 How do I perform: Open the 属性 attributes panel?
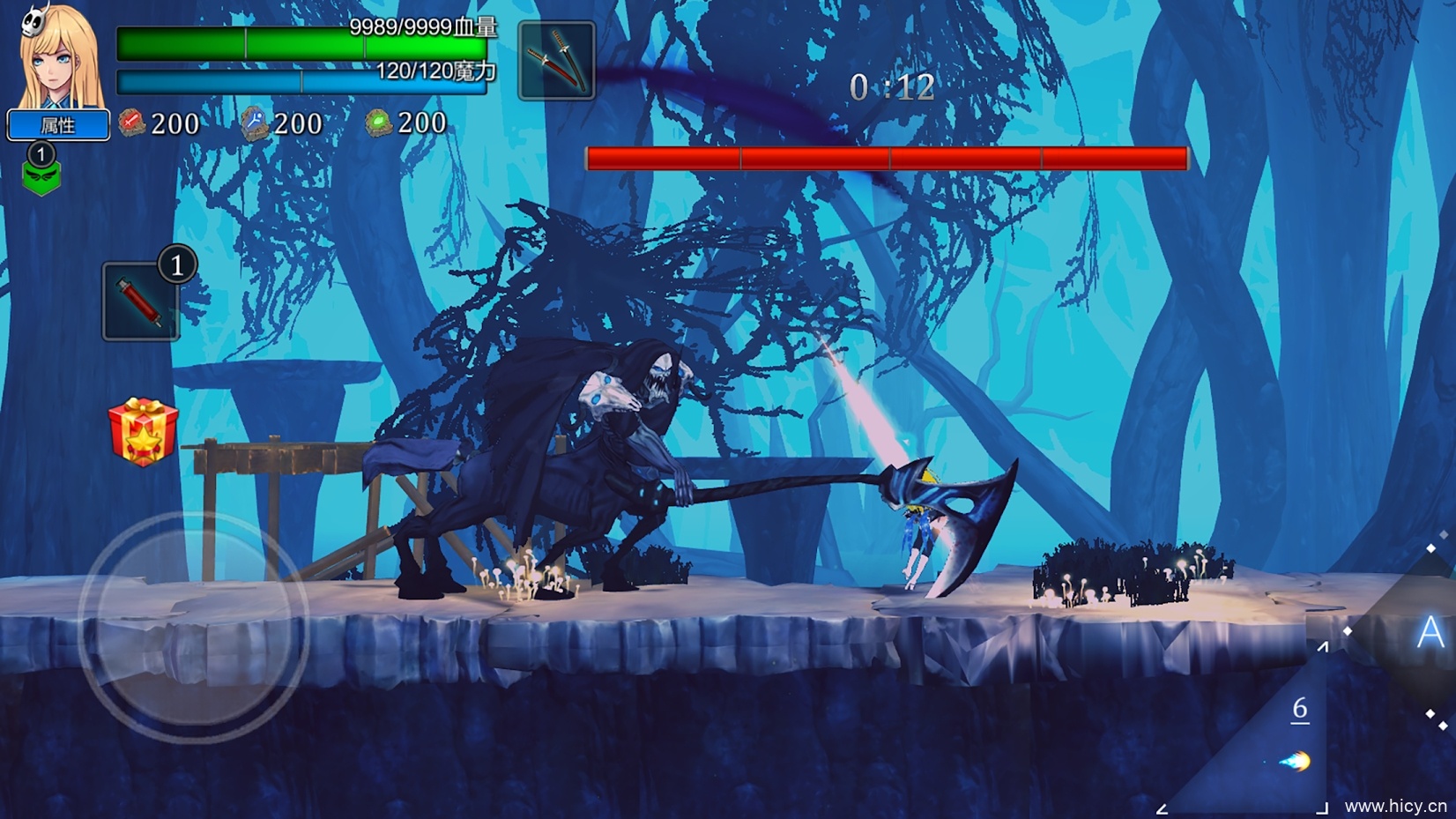58,125
